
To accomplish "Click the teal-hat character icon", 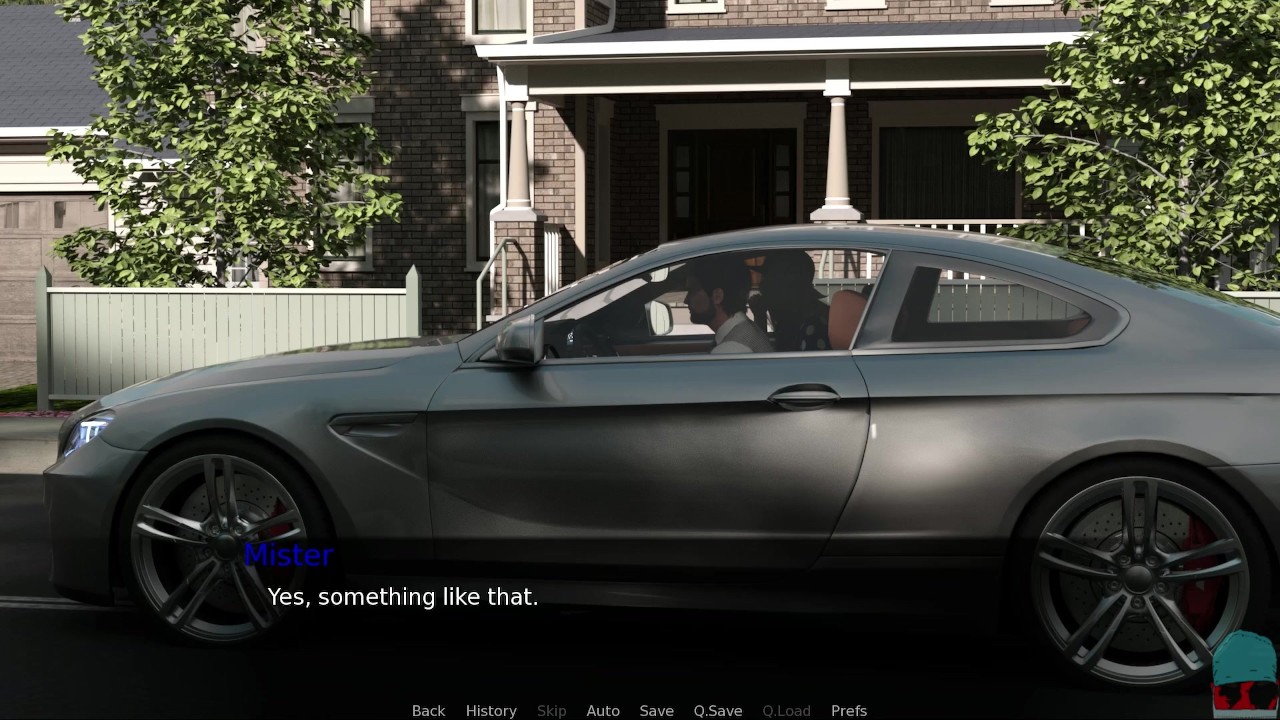I will [1244, 674].
